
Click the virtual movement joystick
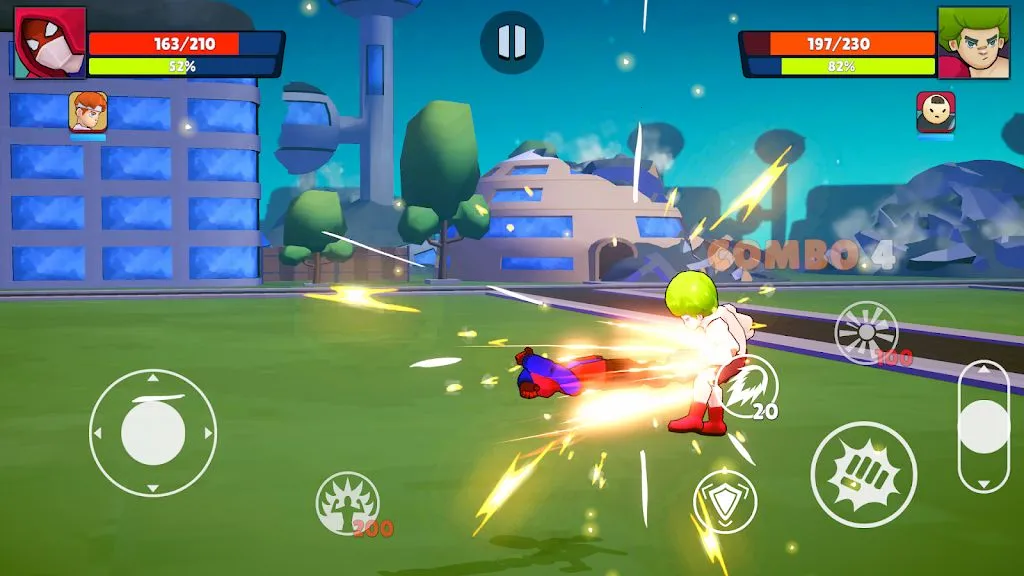[153, 432]
